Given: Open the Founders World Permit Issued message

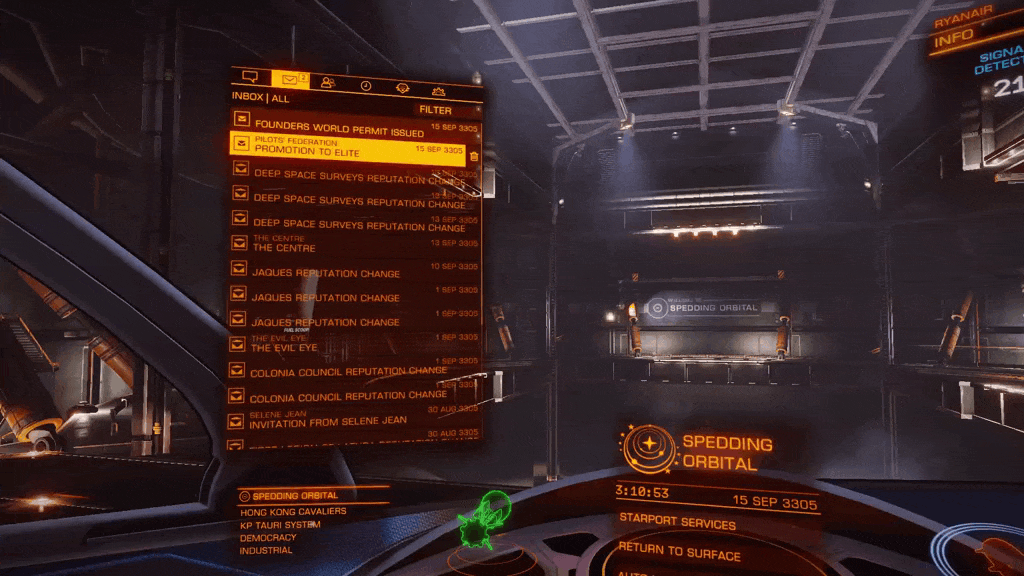Looking at the screenshot, I should pyautogui.click(x=340, y=131).
